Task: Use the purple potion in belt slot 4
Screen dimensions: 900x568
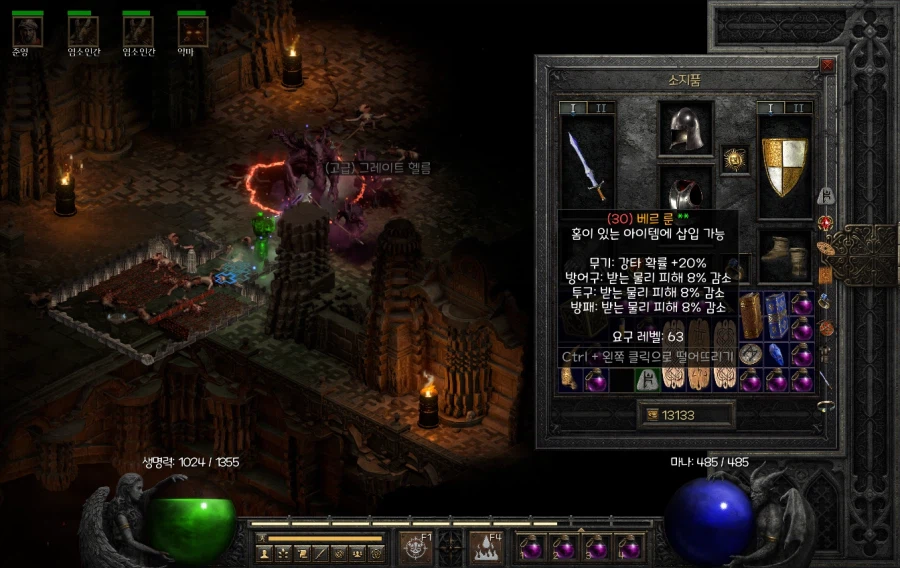Action: (628, 546)
